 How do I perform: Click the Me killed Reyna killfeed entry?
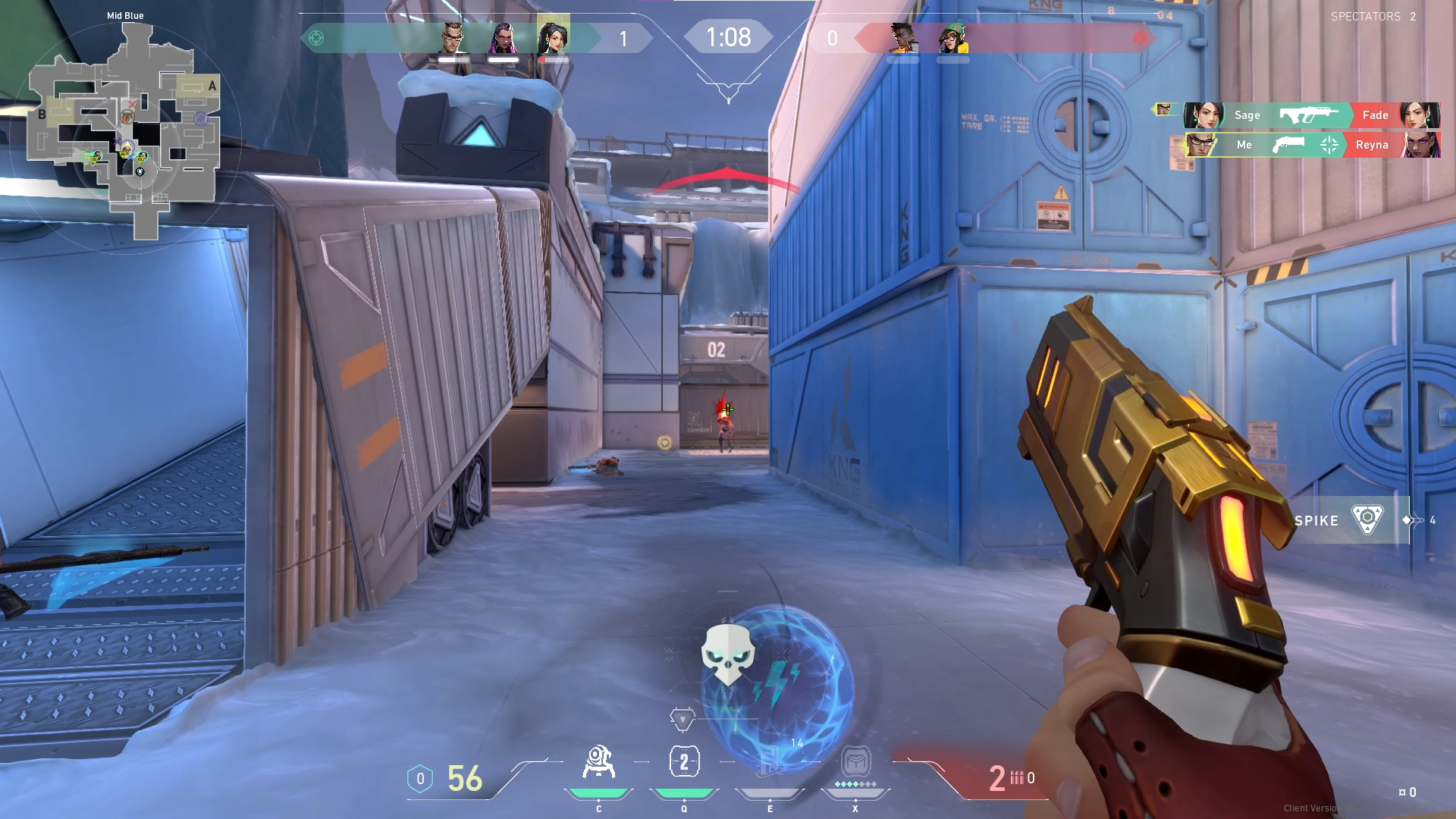coord(1311,144)
